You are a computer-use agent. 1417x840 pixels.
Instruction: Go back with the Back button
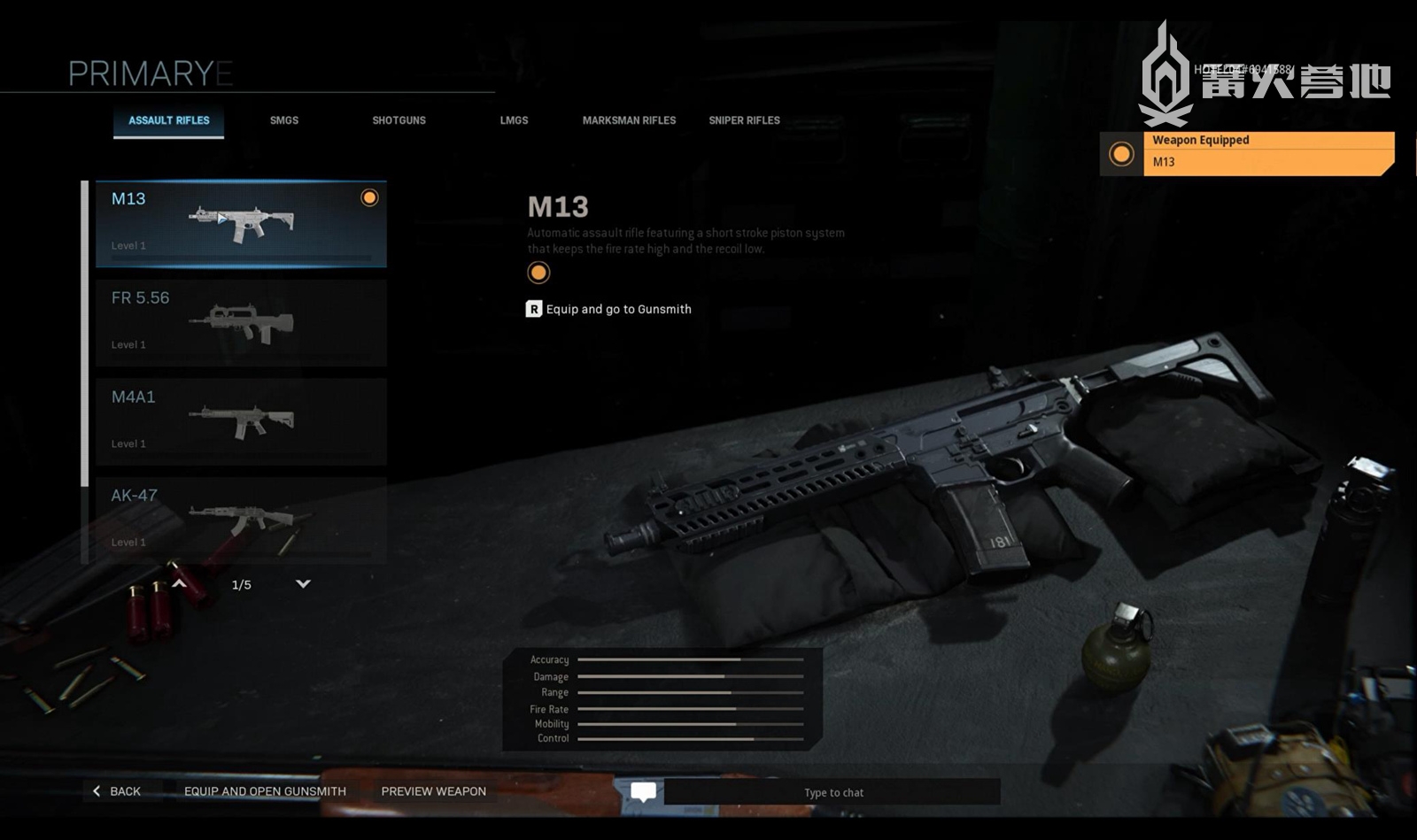(x=118, y=791)
